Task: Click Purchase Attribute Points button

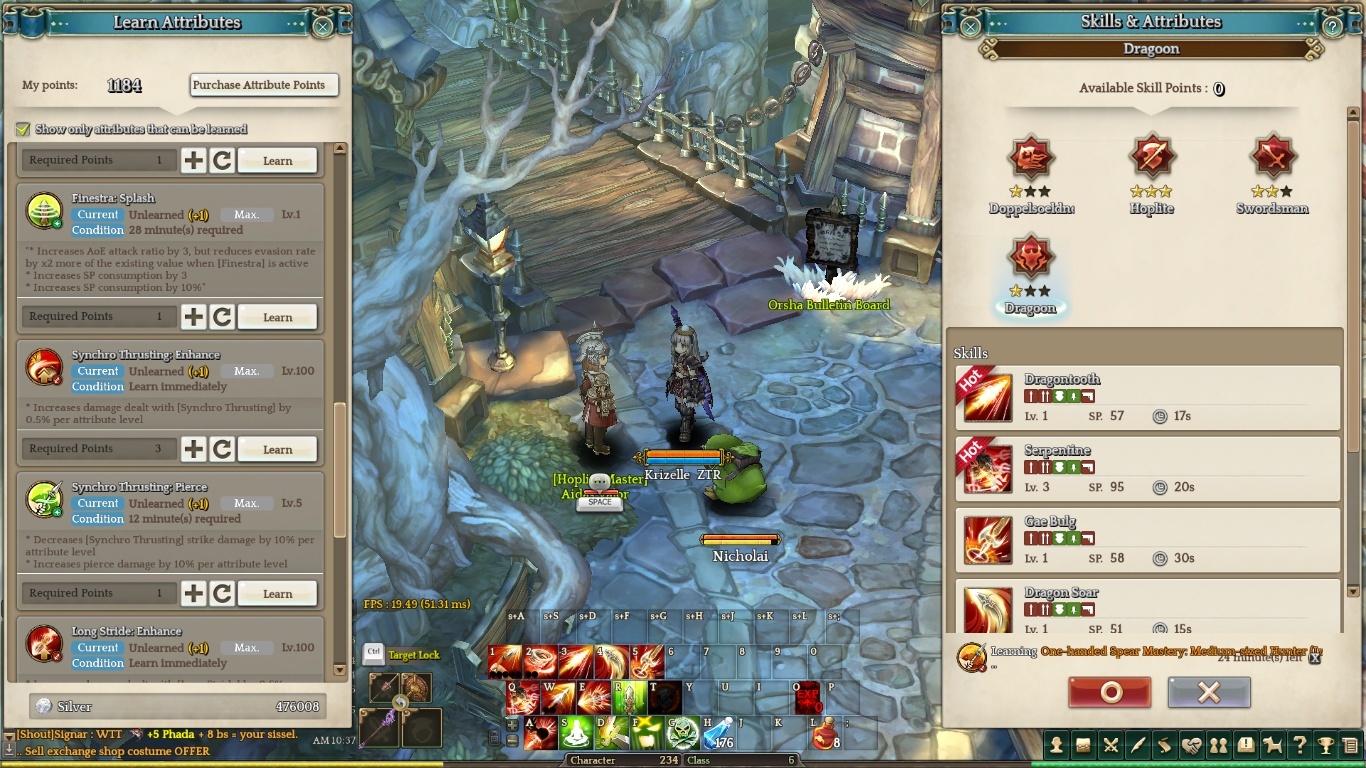Action: coord(264,85)
